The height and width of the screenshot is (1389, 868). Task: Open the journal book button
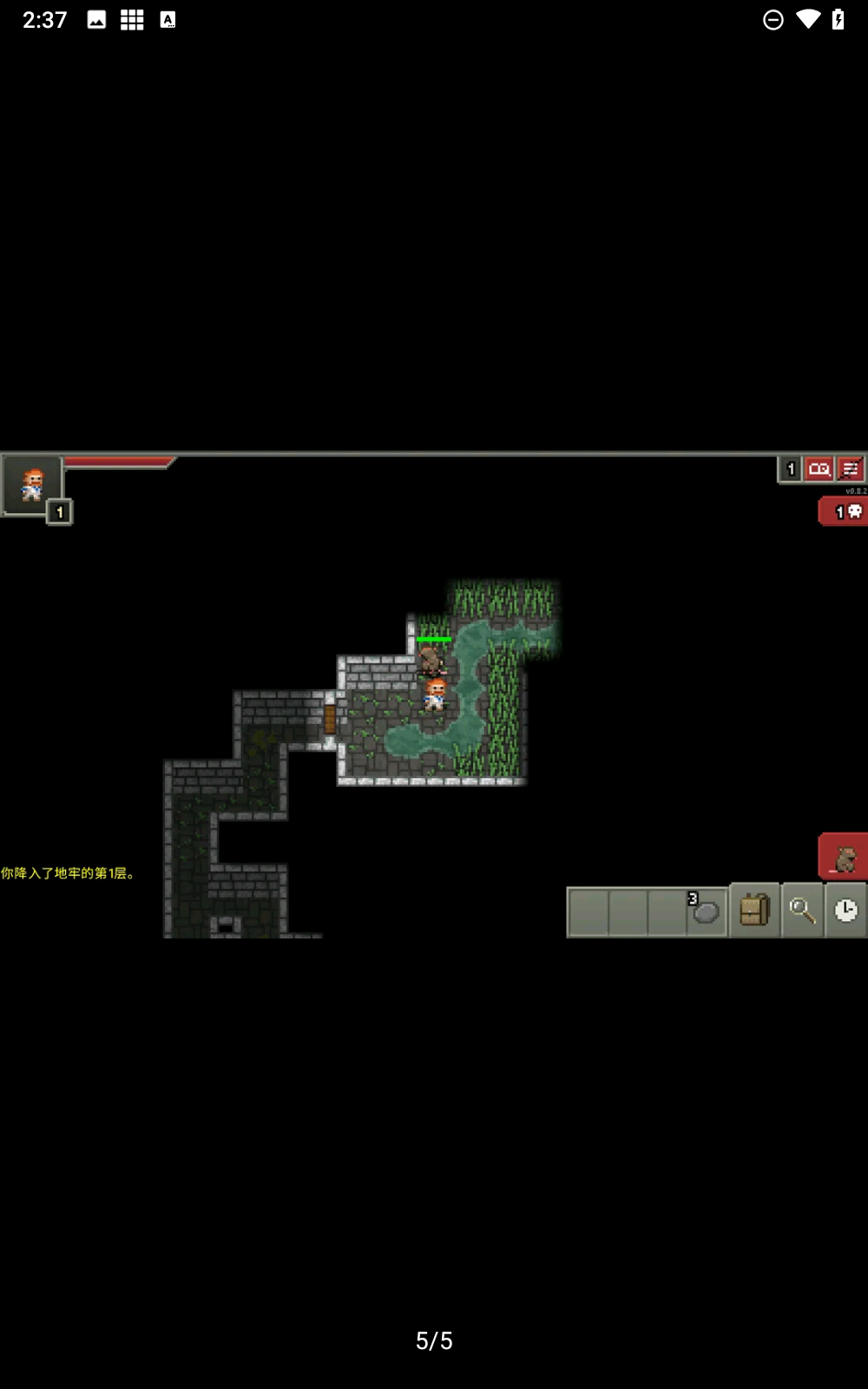819,470
